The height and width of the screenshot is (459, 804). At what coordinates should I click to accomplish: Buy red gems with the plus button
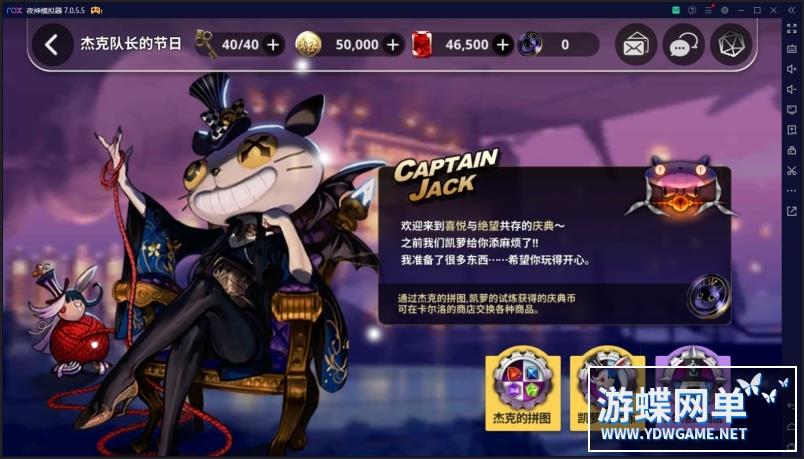pos(502,45)
